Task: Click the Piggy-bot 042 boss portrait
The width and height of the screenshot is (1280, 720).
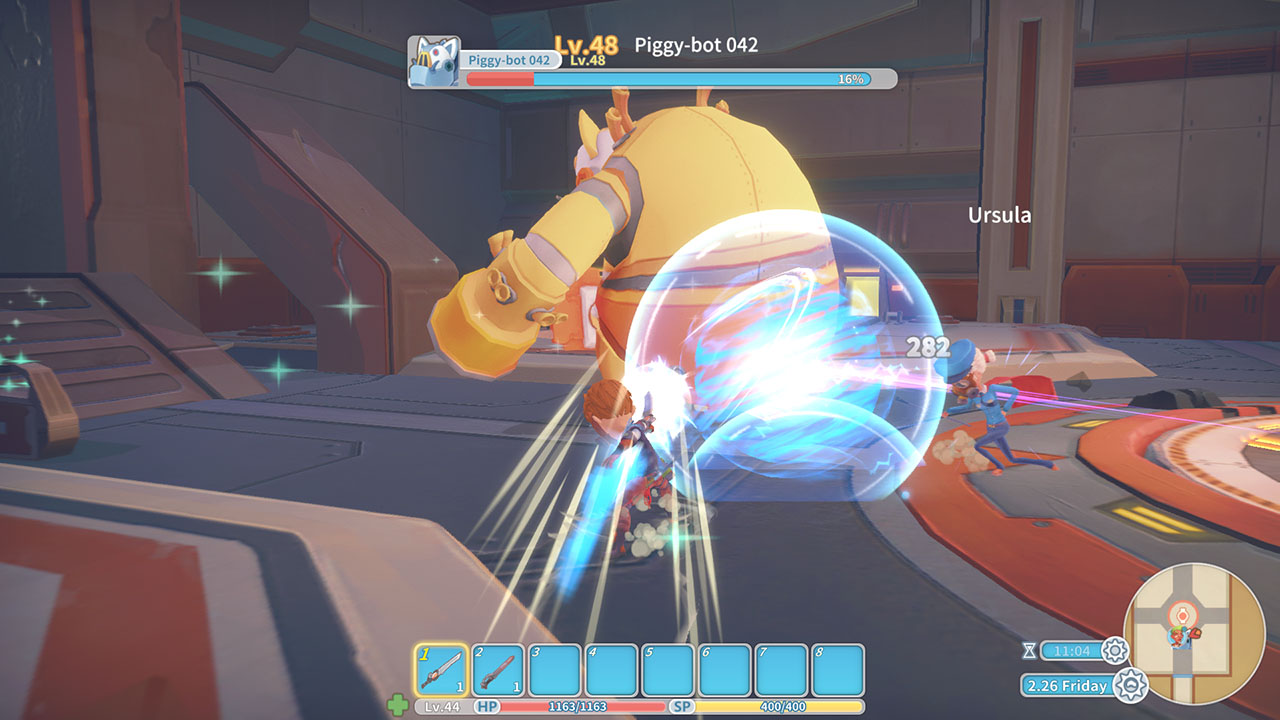Action: (435, 62)
